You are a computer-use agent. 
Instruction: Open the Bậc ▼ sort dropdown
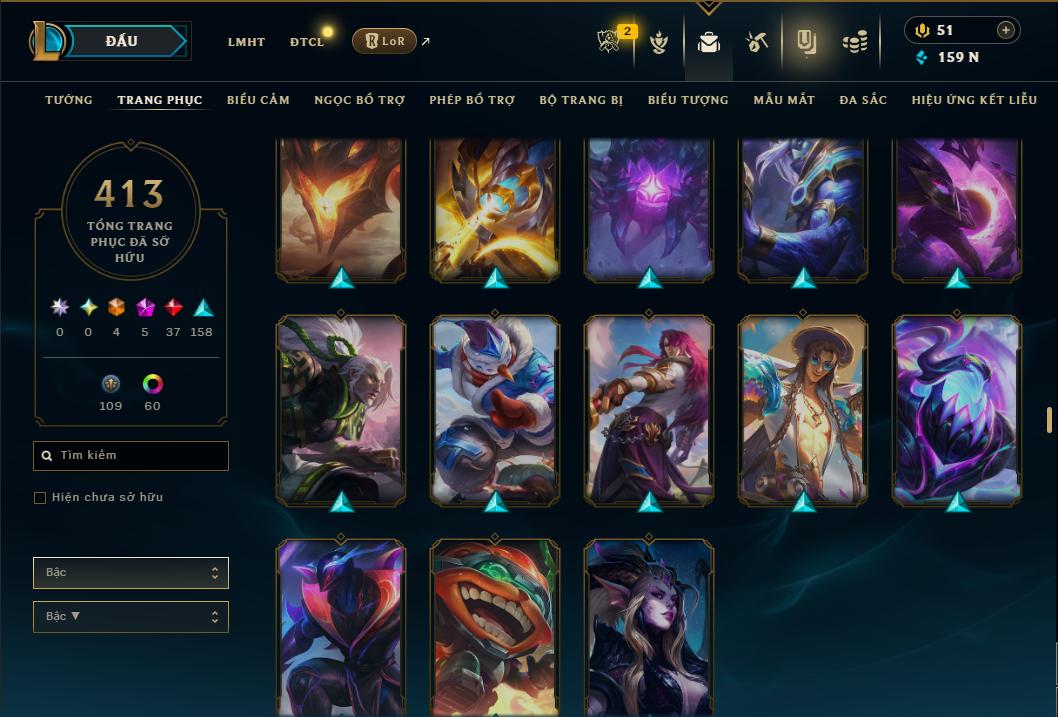[x=131, y=617]
